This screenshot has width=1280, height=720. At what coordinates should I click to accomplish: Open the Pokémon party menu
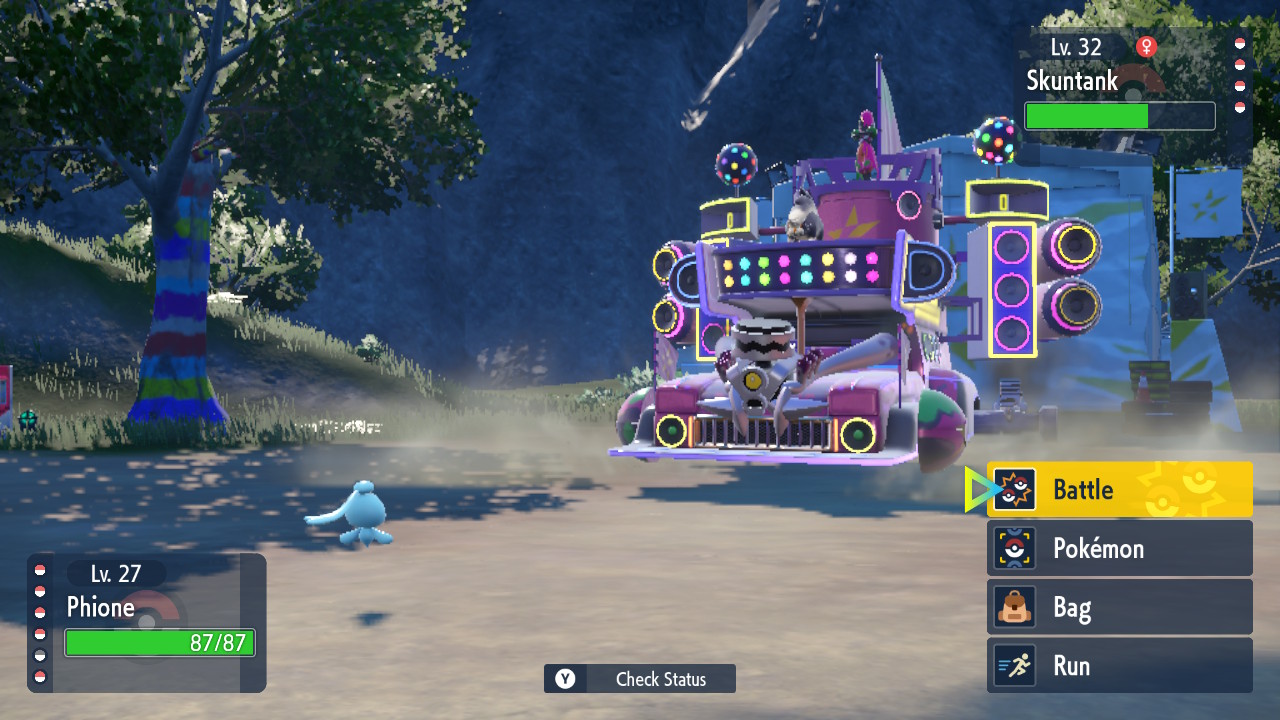coord(1119,548)
